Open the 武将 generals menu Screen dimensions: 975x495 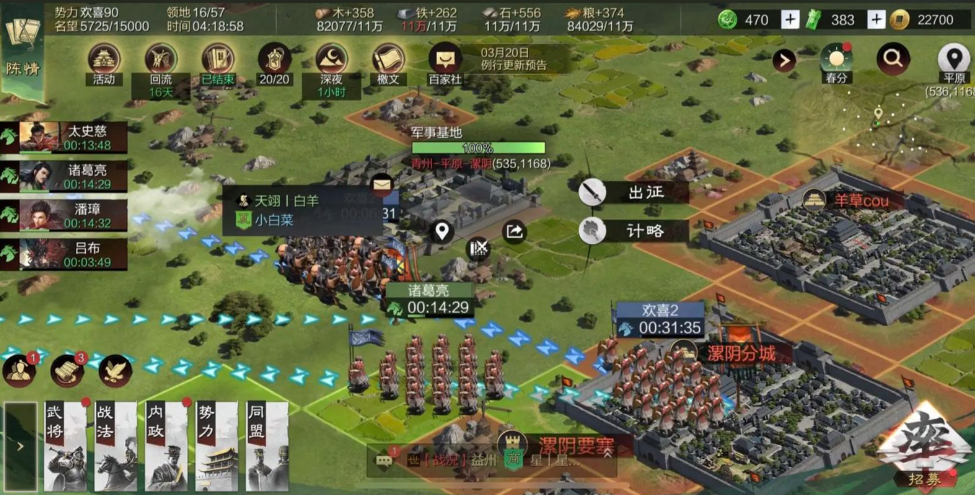(x=64, y=446)
